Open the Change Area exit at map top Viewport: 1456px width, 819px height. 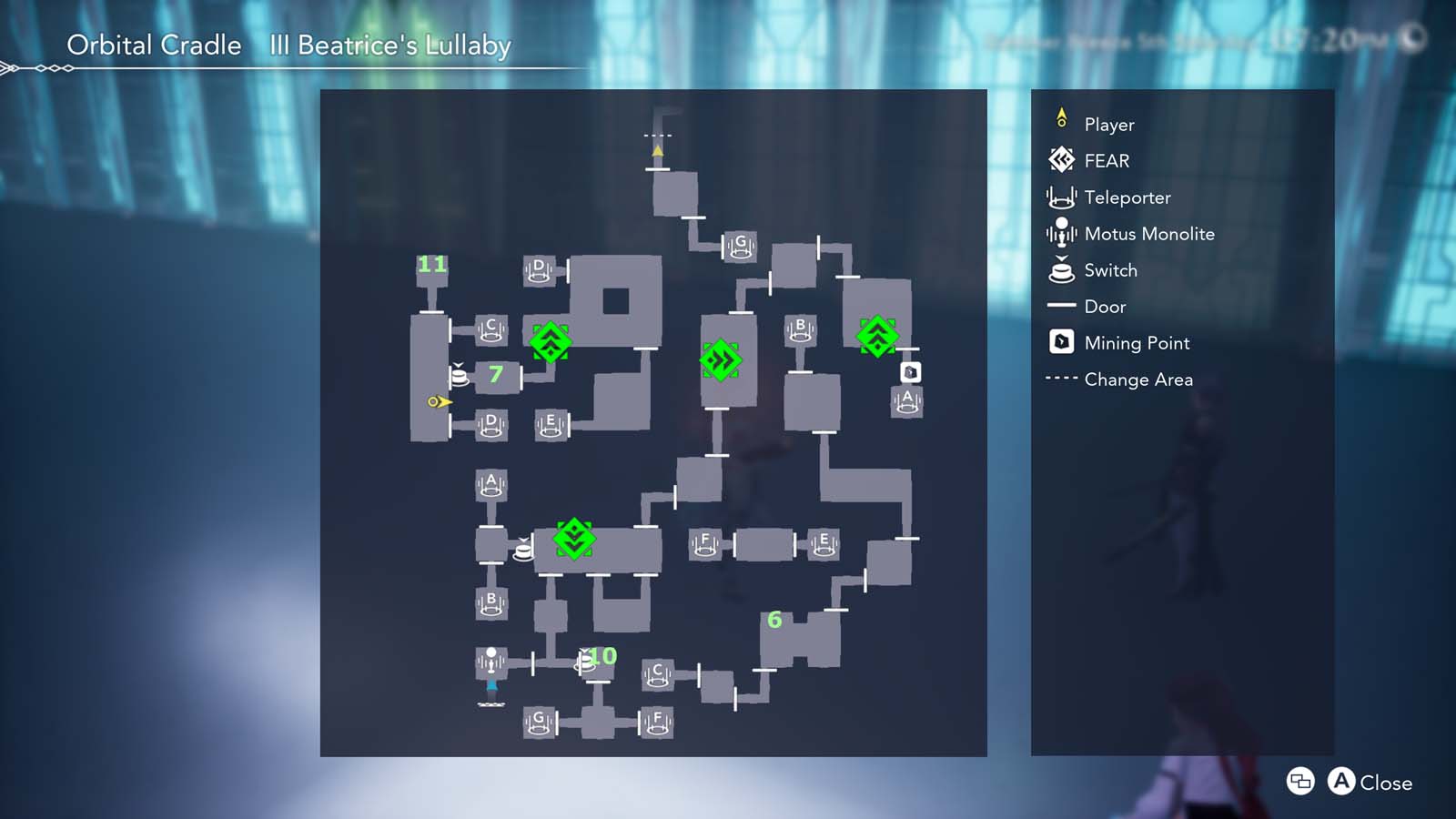pyautogui.click(x=657, y=135)
